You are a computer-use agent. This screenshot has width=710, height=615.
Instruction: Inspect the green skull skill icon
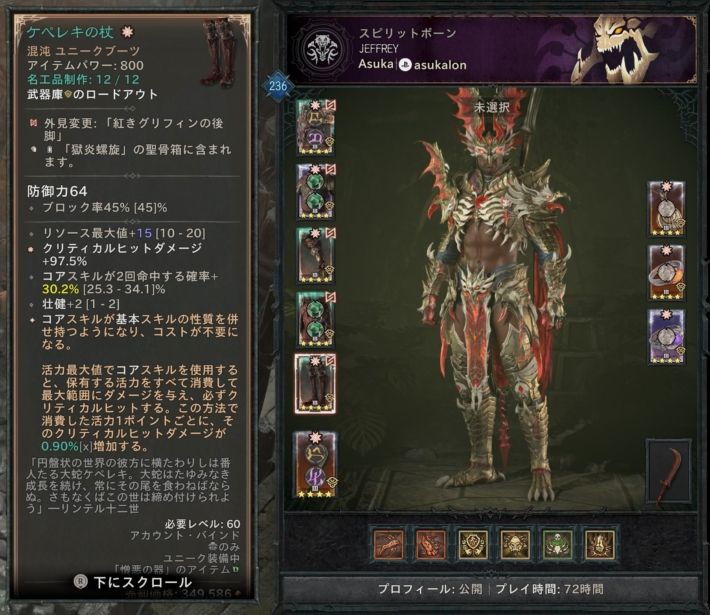pos(558,544)
